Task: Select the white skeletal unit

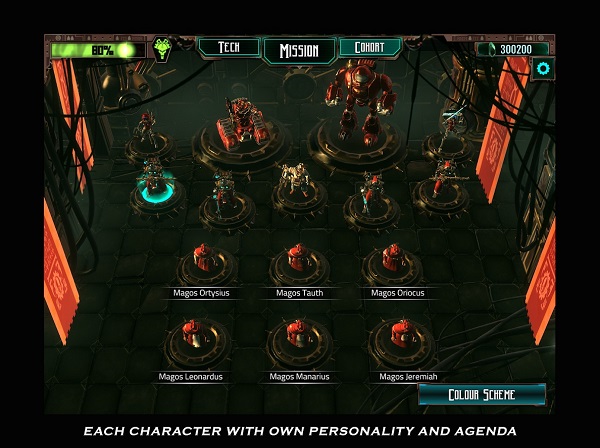Action: click(293, 182)
